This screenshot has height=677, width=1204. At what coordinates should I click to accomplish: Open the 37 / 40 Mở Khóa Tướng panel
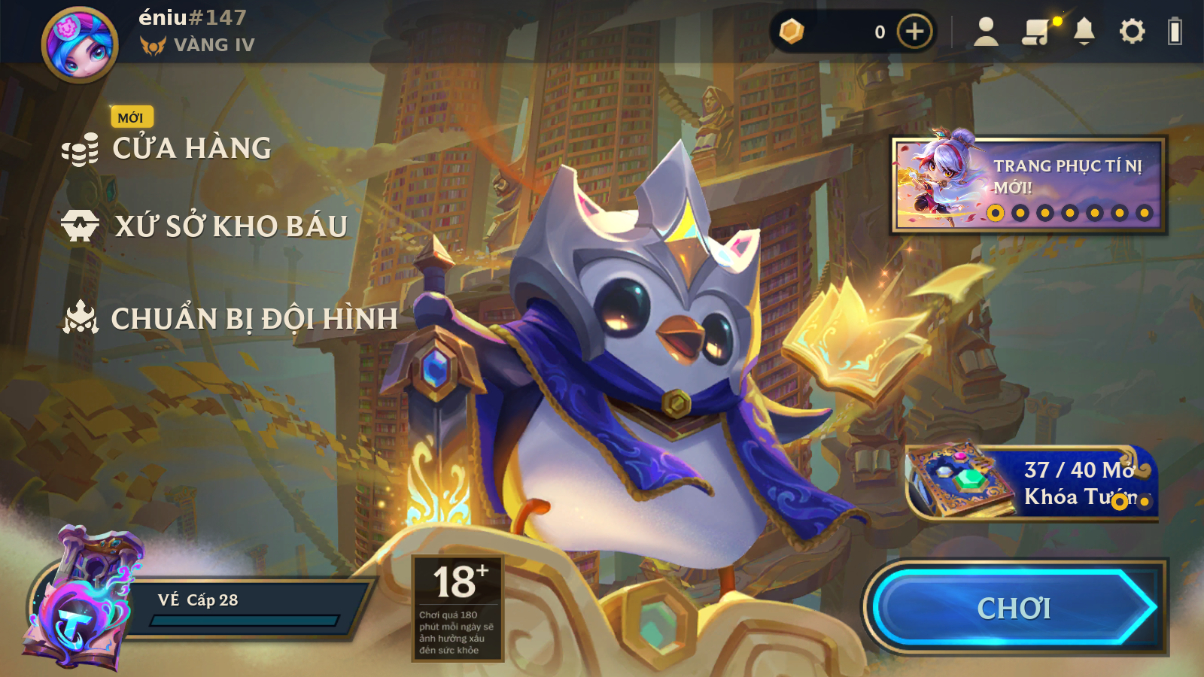click(x=1033, y=483)
